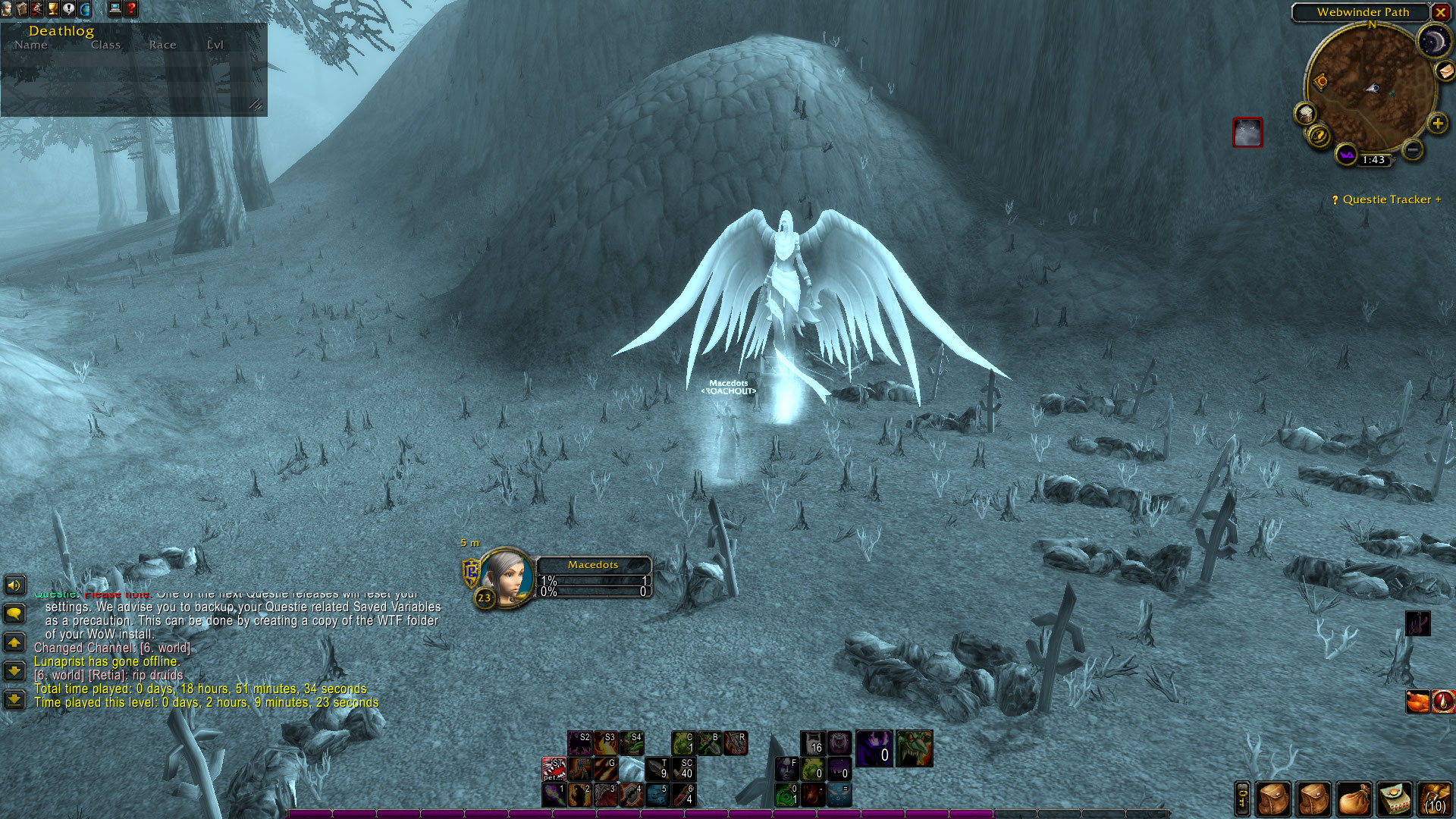Click the speaker voice chat button
This screenshot has width=1456, height=819.
coord(14,585)
